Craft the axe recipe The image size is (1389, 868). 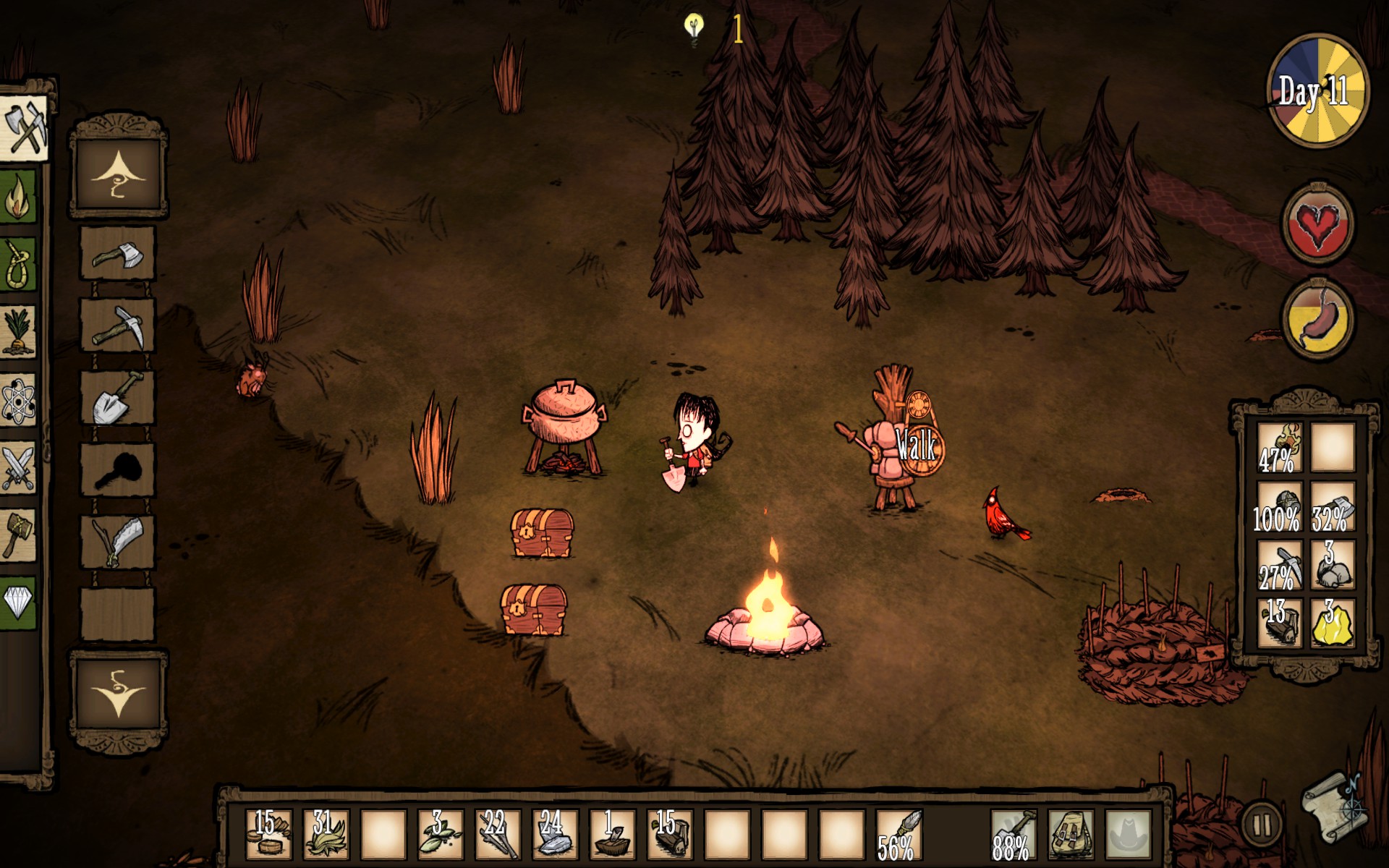[x=117, y=253]
